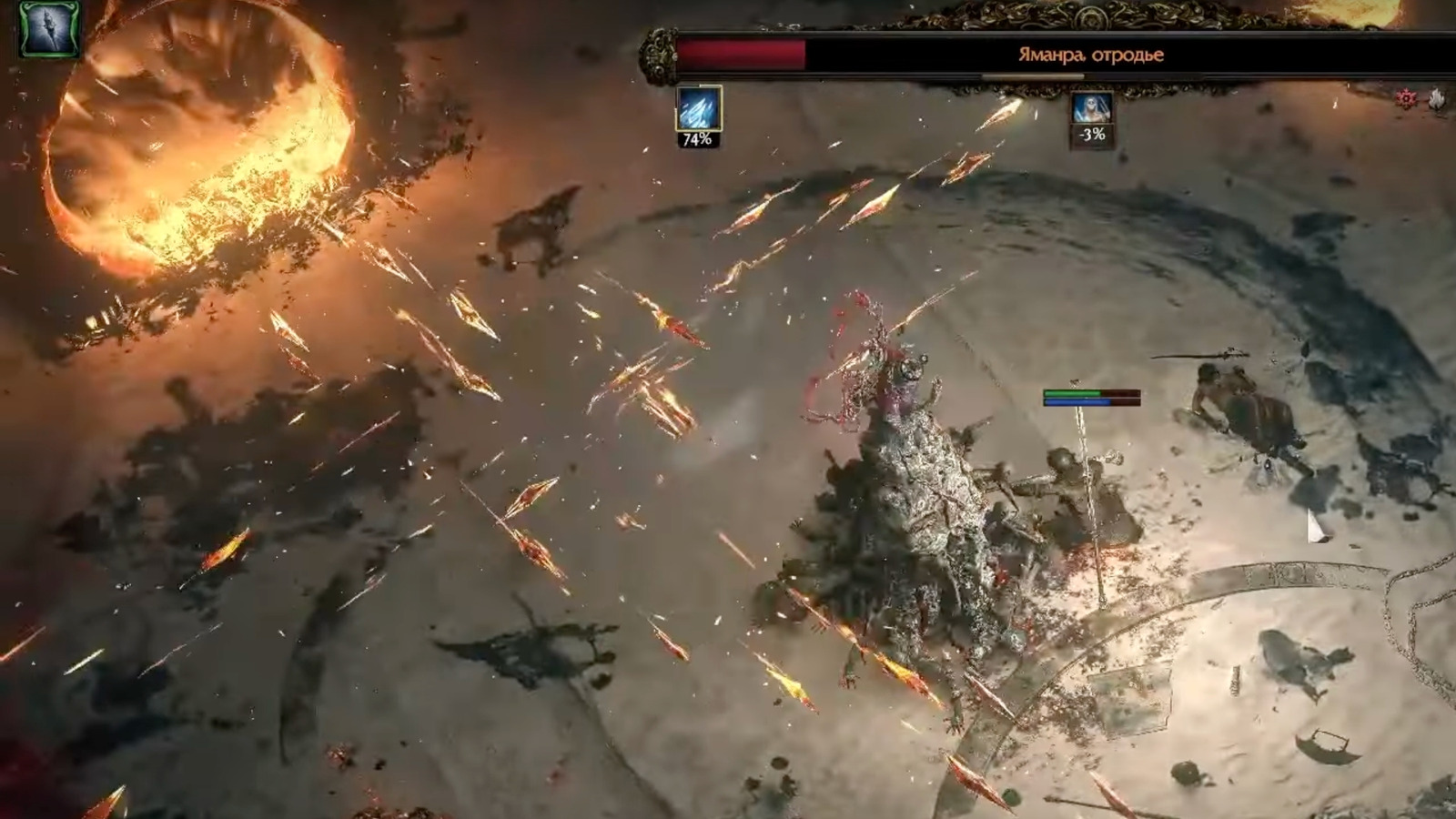Click the red boss health bar fill
The image size is (1456, 819).
(742, 53)
